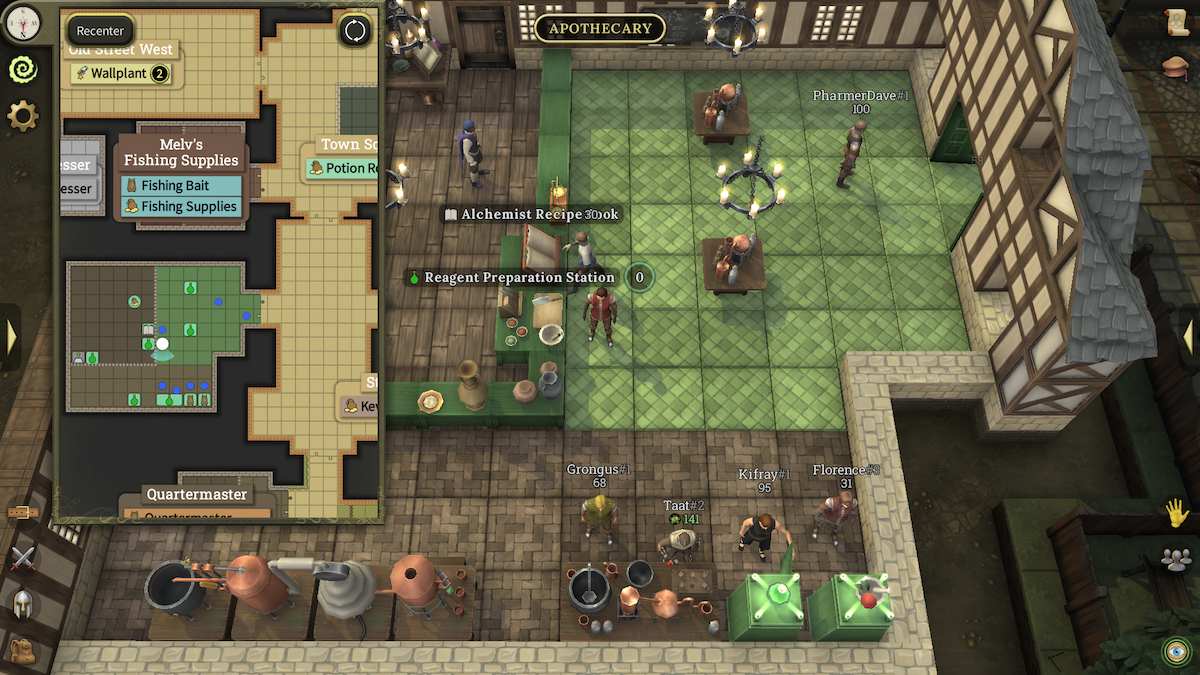Choose Fishing Bait on the map
The height and width of the screenshot is (675, 1200).
(181, 185)
